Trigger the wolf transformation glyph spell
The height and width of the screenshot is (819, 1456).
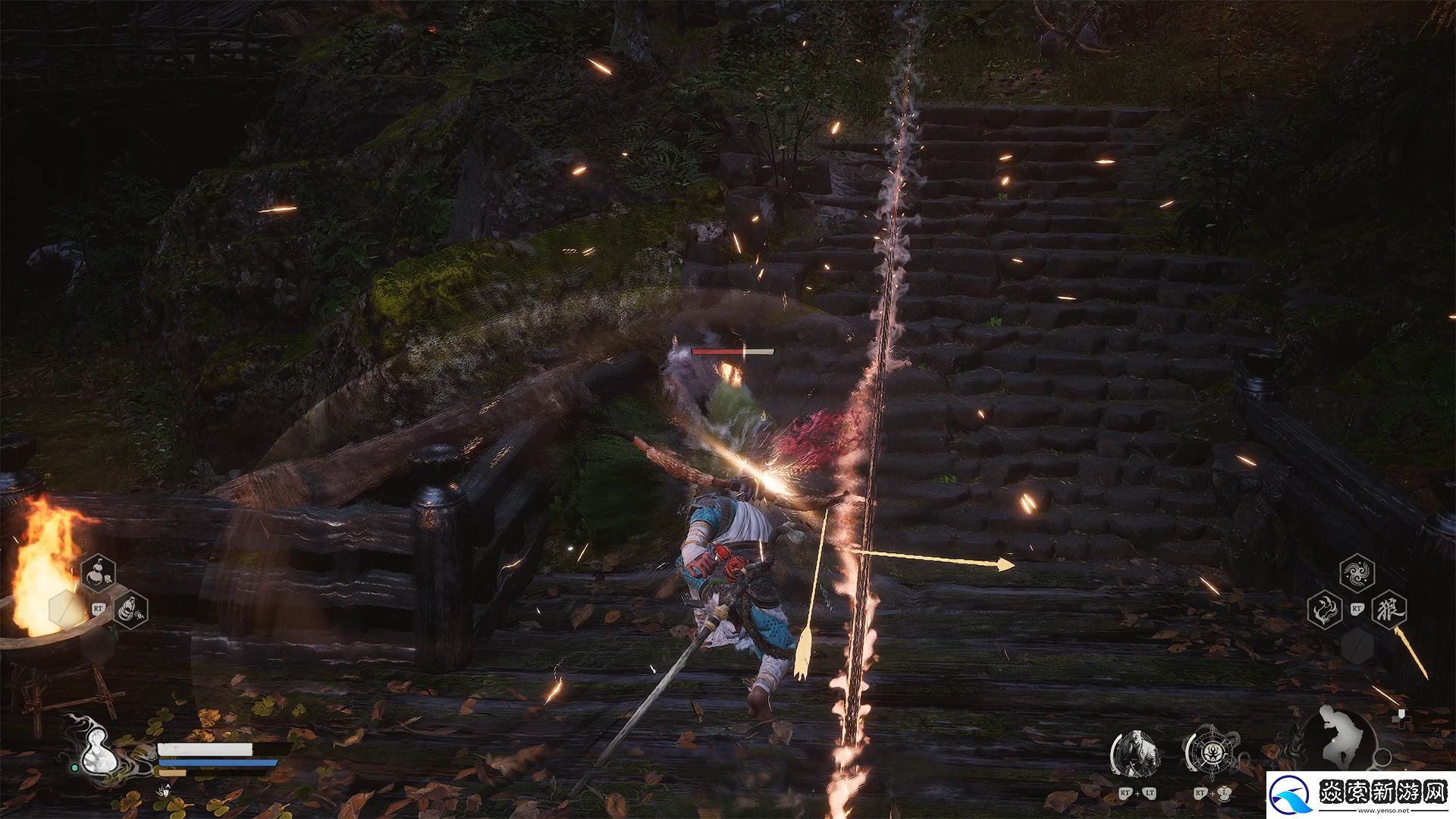point(1389,609)
